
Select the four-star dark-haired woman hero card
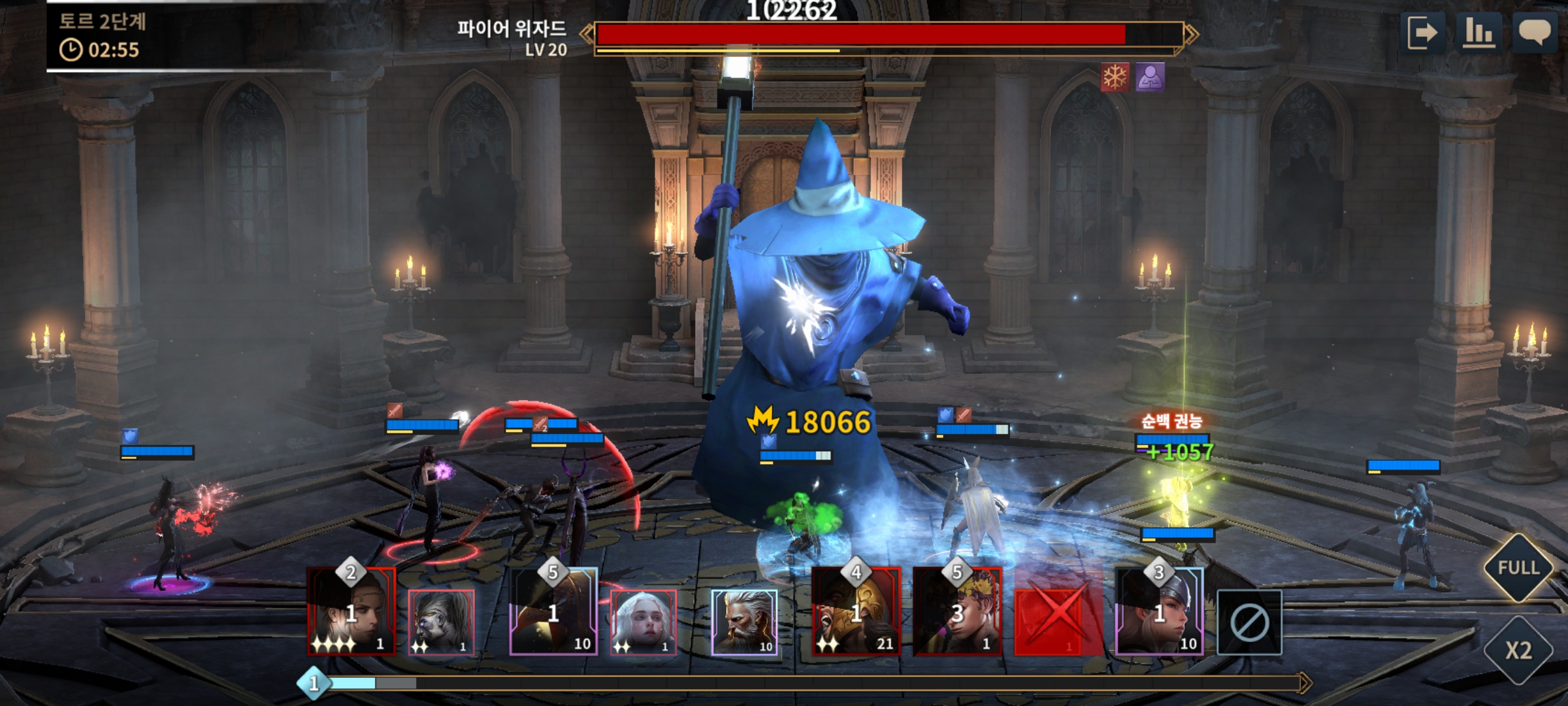(x=351, y=611)
